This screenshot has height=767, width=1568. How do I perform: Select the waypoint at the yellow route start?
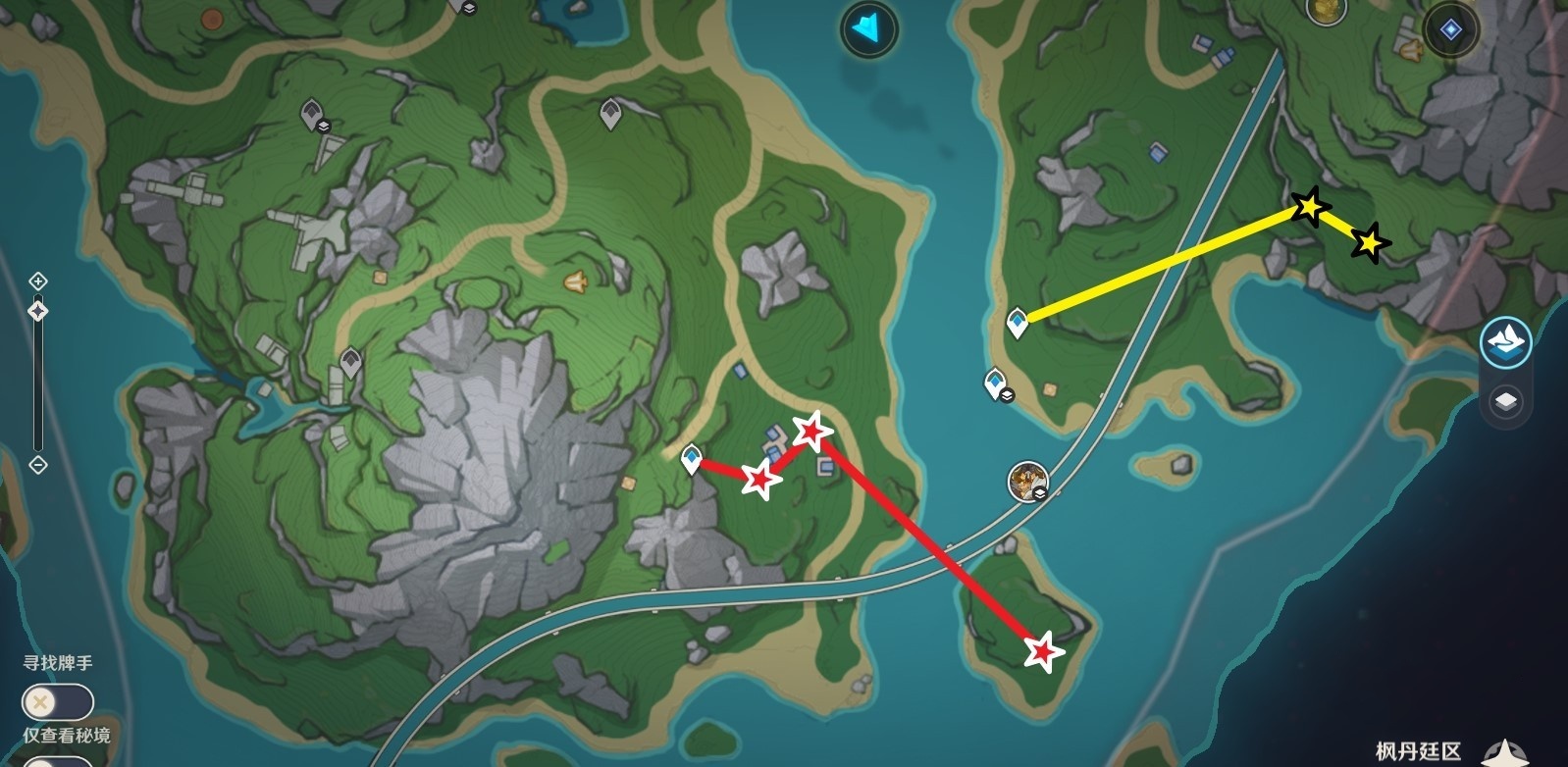1018,322
